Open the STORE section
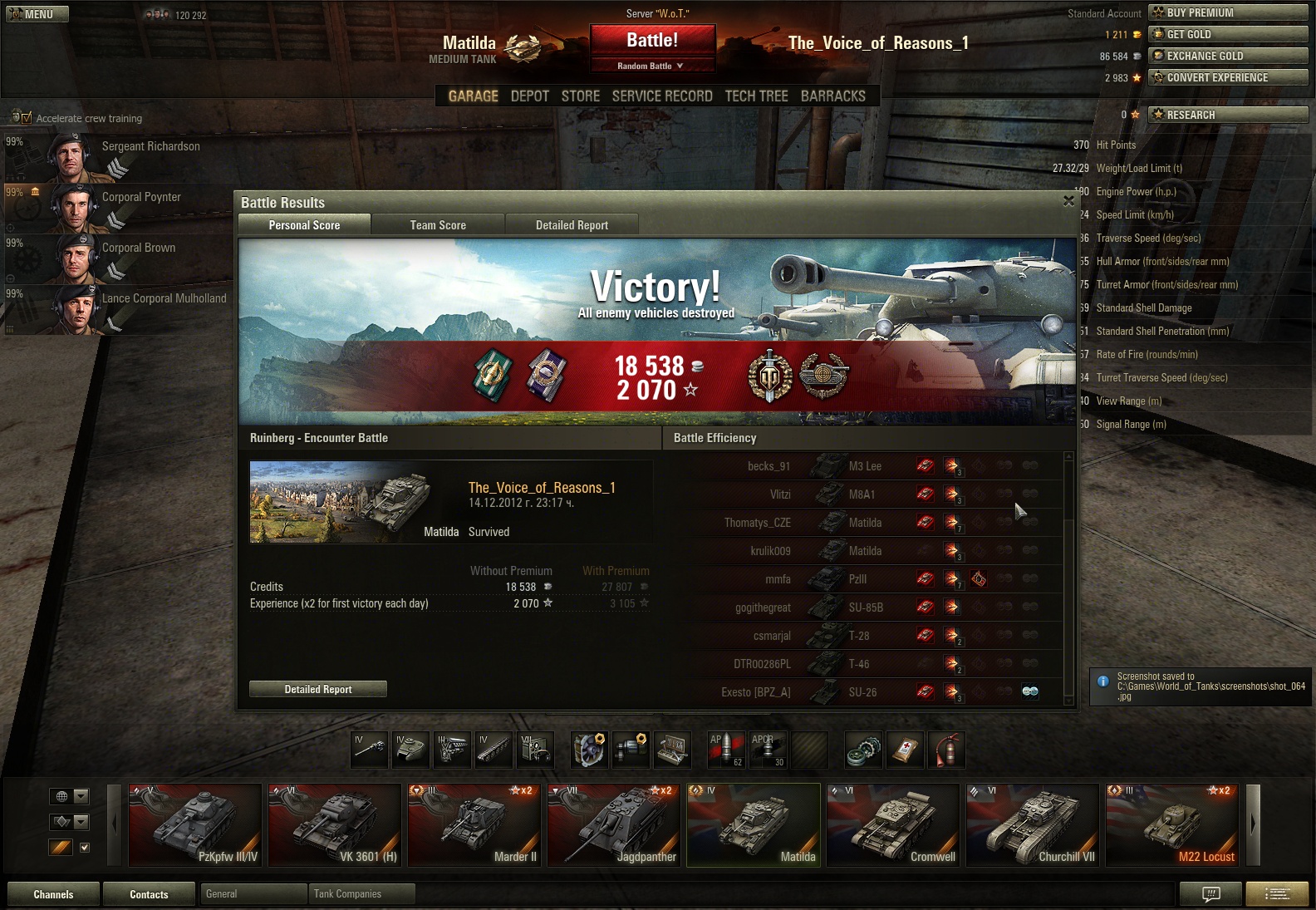The height and width of the screenshot is (910, 1316). point(581,96)
